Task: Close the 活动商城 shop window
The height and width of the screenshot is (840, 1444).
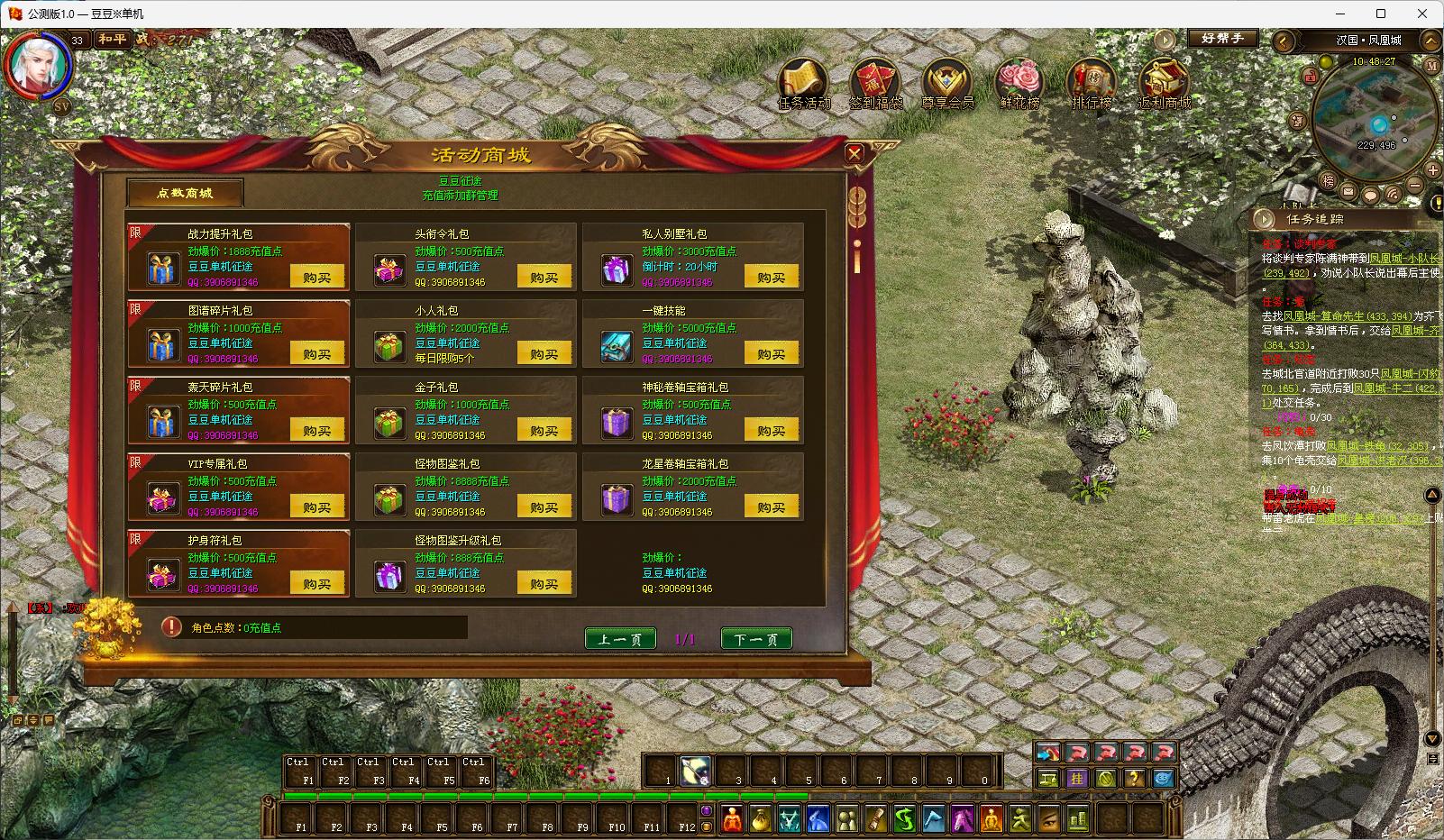Action: click(855, 154)
